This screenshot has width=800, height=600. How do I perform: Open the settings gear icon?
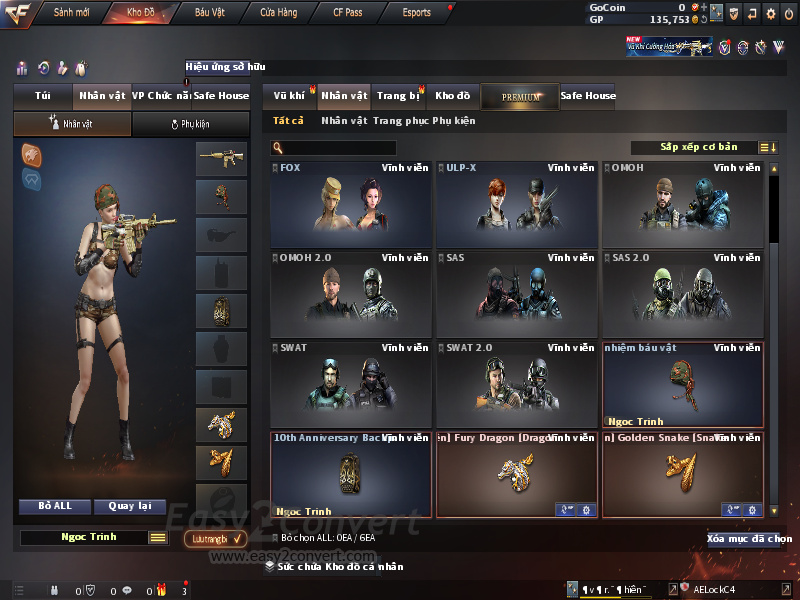770,14
